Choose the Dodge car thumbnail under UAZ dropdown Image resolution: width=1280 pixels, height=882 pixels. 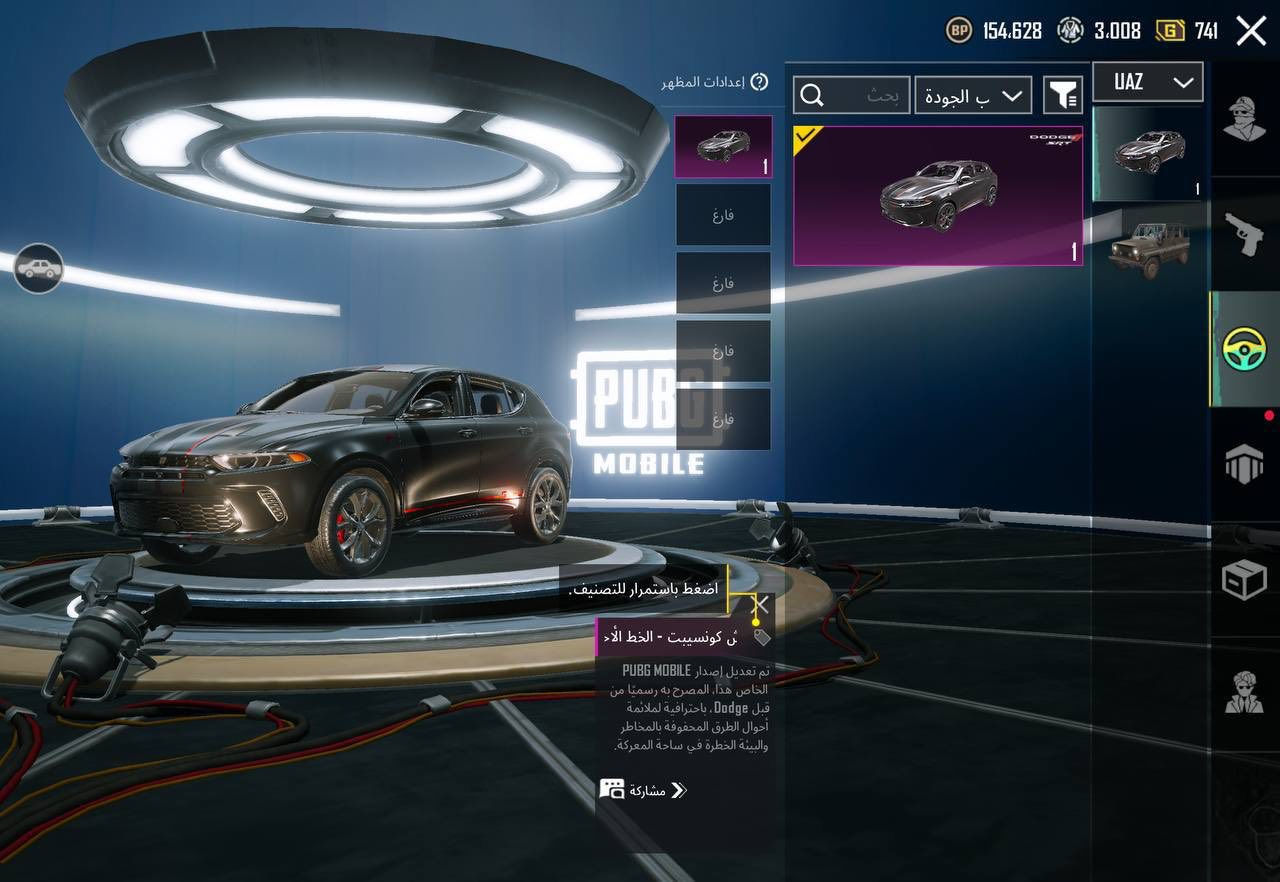point(1148,153)
